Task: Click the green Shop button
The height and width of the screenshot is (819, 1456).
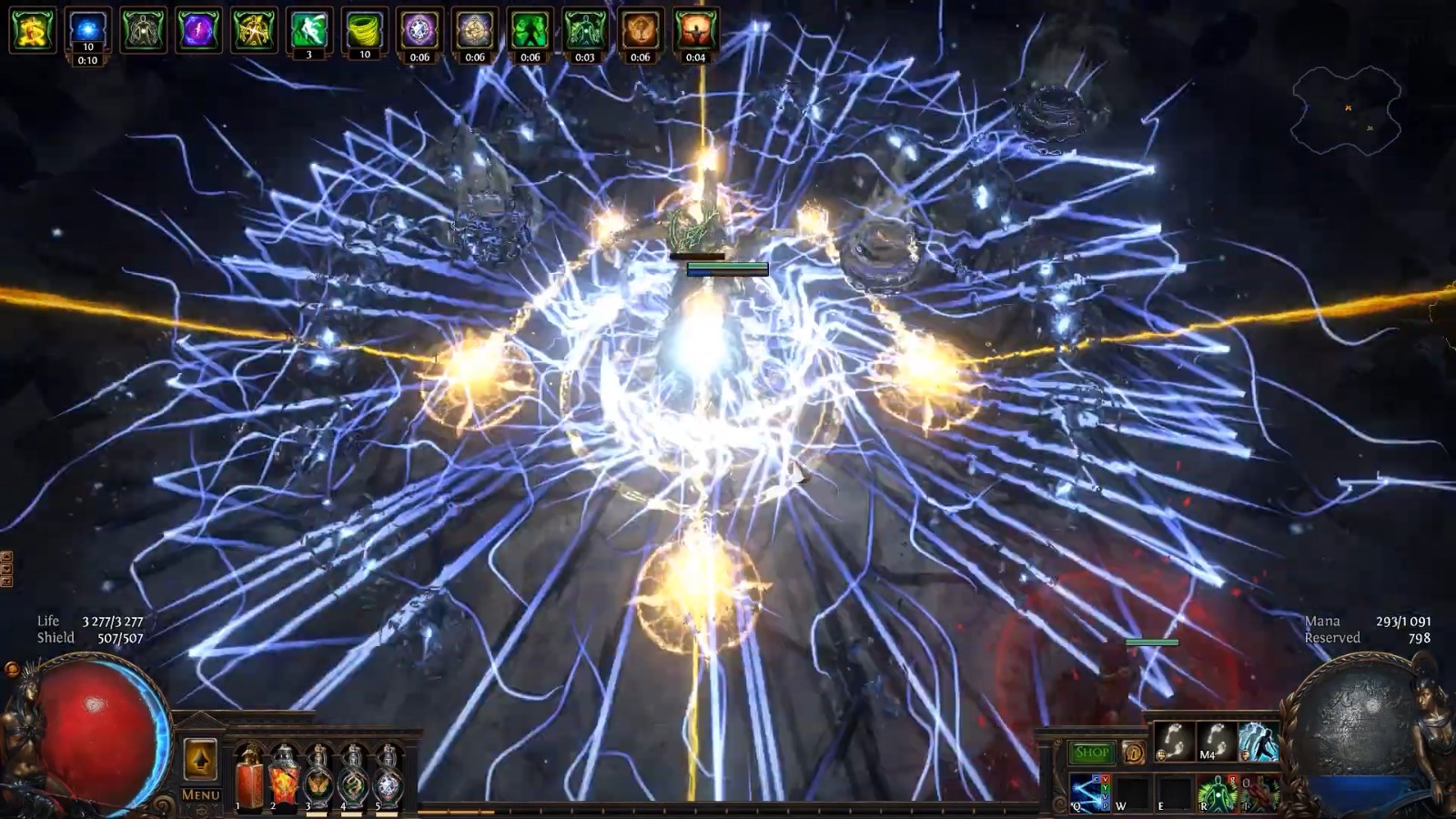Action: [x=1091, y=752]
